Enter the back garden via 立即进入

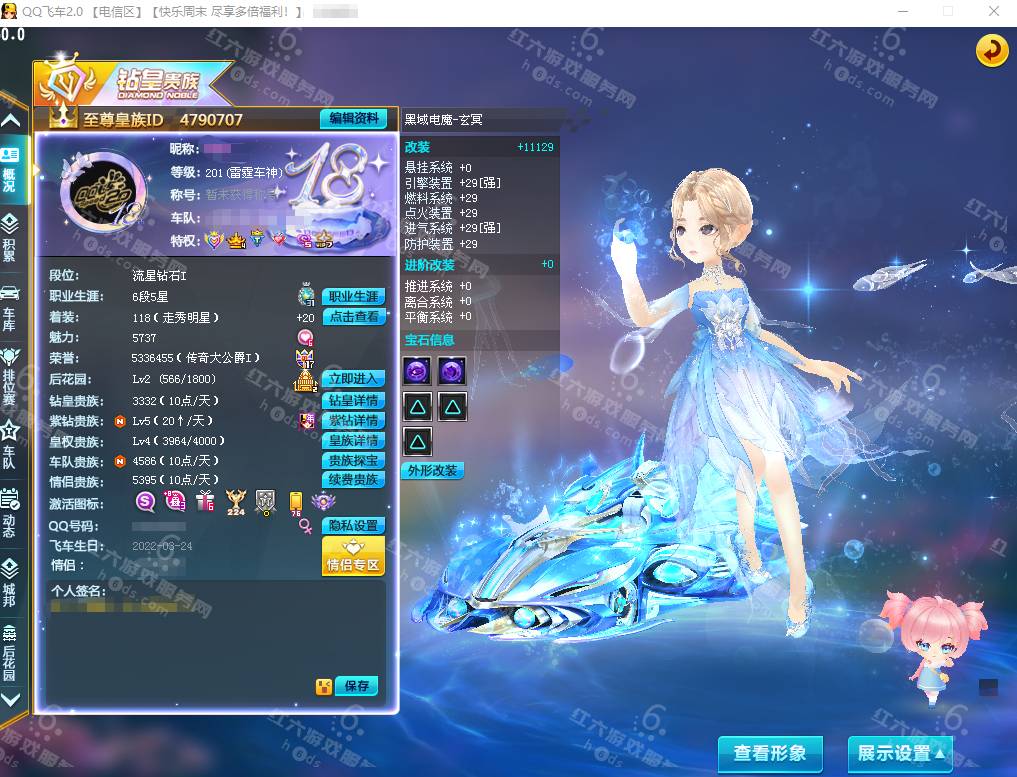click(353, 379)
